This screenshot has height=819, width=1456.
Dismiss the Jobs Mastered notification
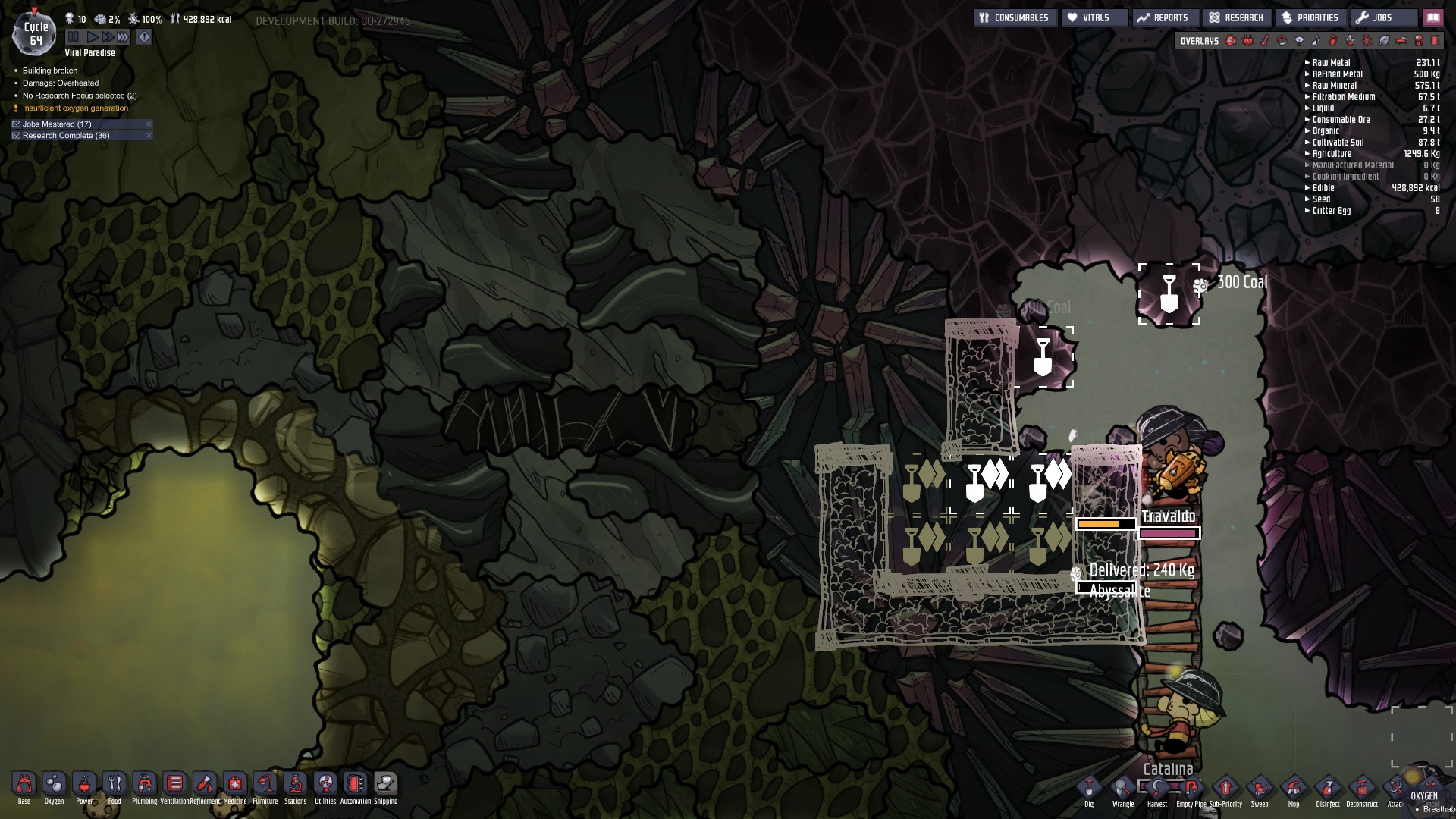149,124
